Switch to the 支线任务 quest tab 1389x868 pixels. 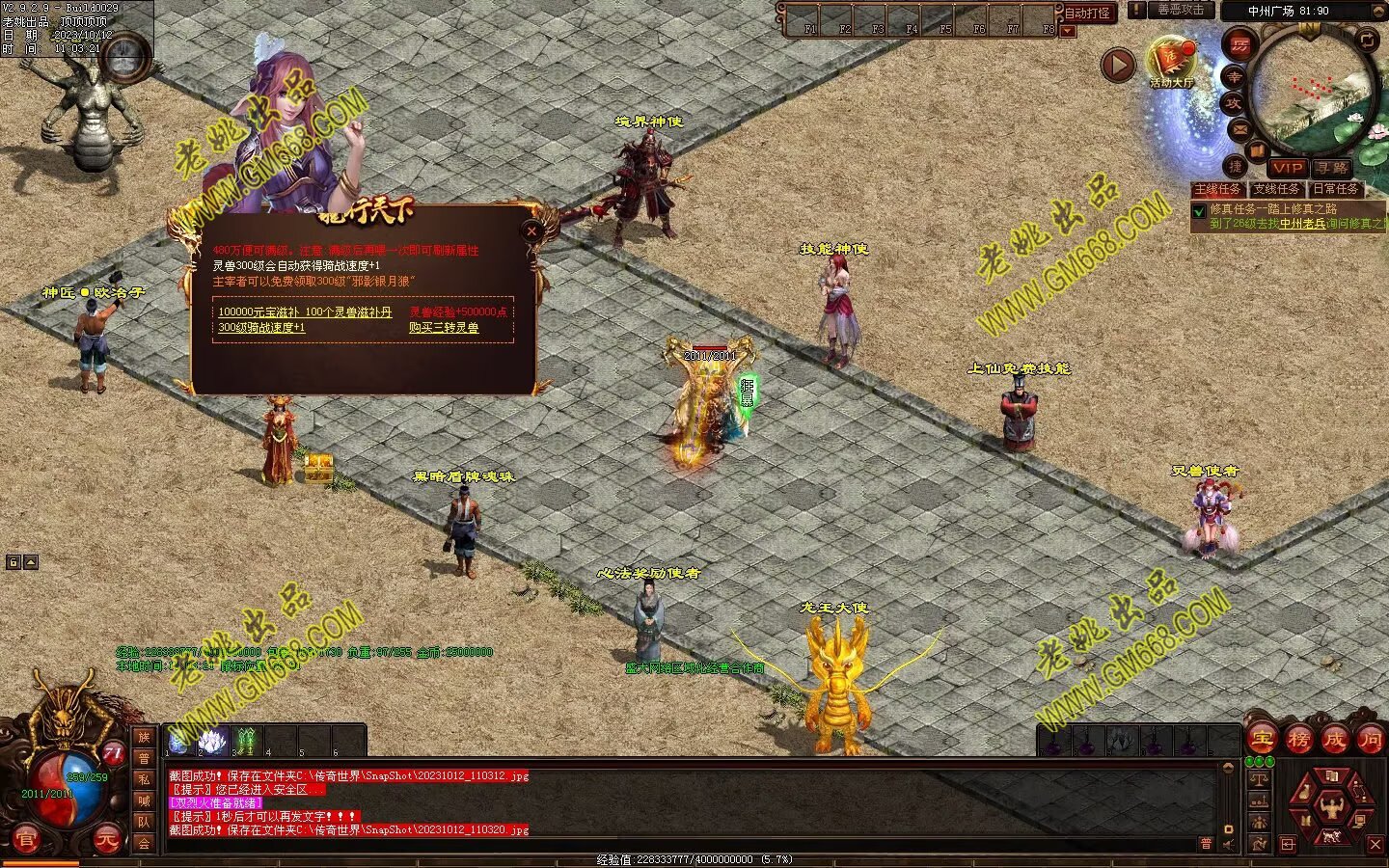pos(1277,190)
